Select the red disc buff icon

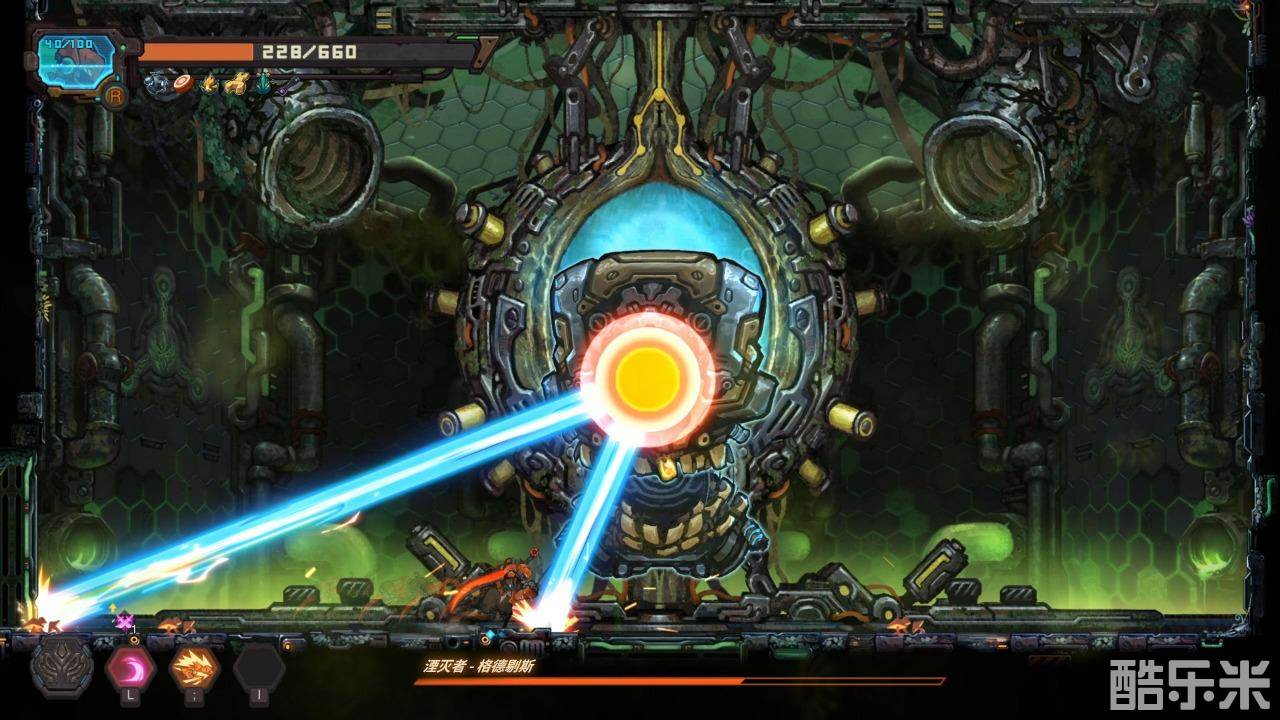coord(183,84)
